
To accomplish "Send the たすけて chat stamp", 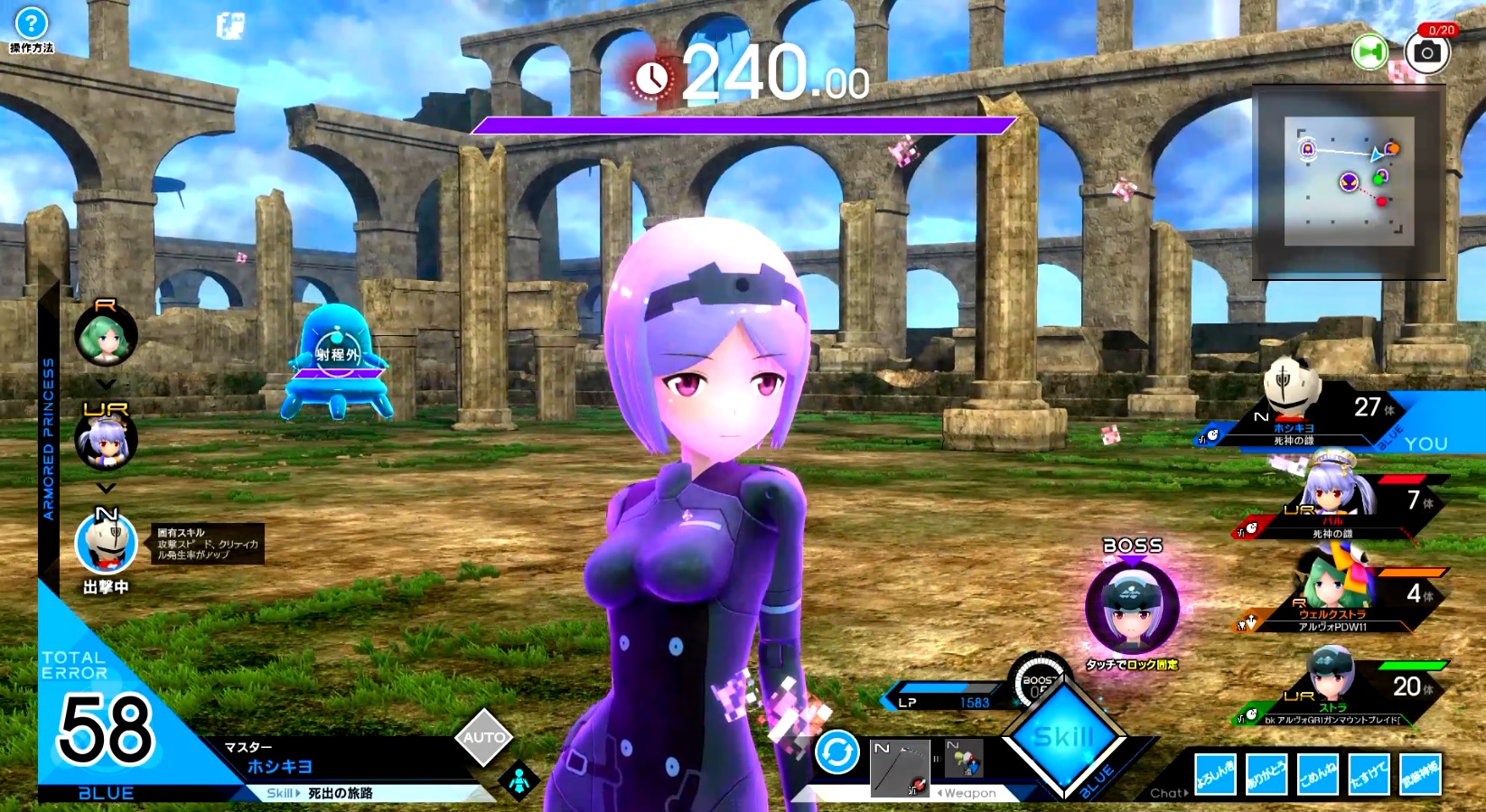I will pyautogui.click(x=1369, y=775).
